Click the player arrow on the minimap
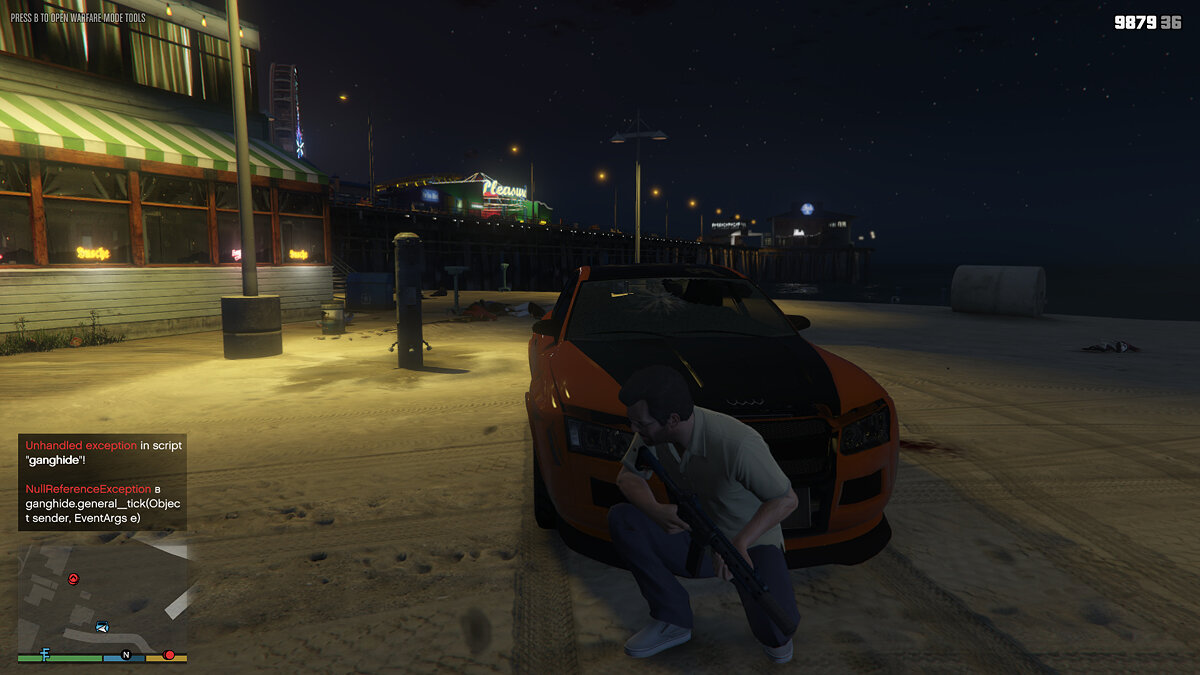 (102, 626)
